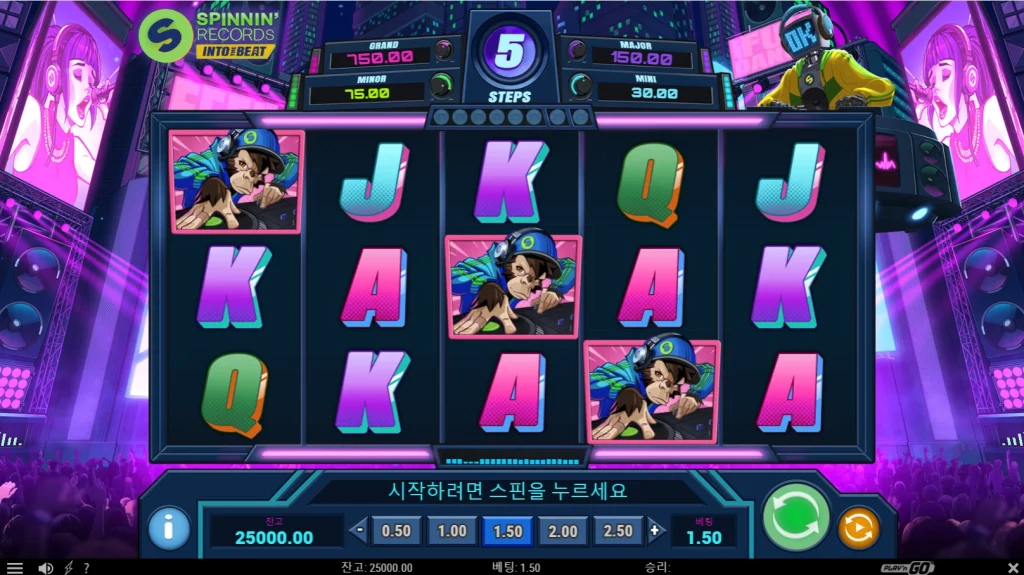
Task: Increase the bet with the plus button
Action: click(x=655, y=531)
